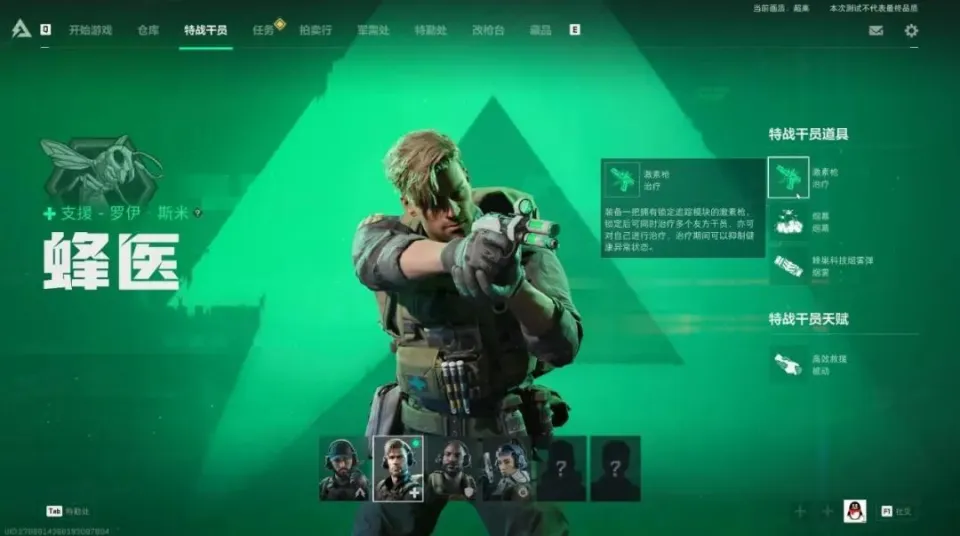Viewport: 960px width, 536px height.
Task: View the 高效救援 passive talent
Action: (x=788, y=364)
